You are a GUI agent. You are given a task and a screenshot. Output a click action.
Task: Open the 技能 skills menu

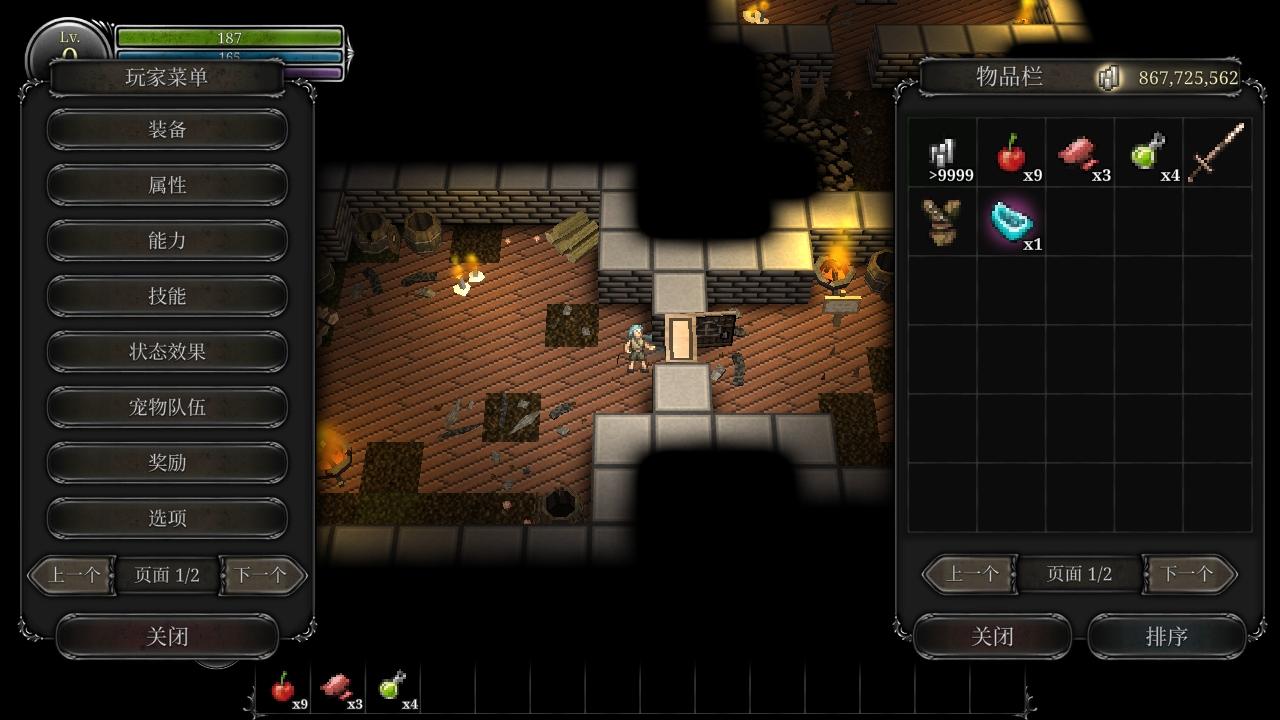point(167,296)
